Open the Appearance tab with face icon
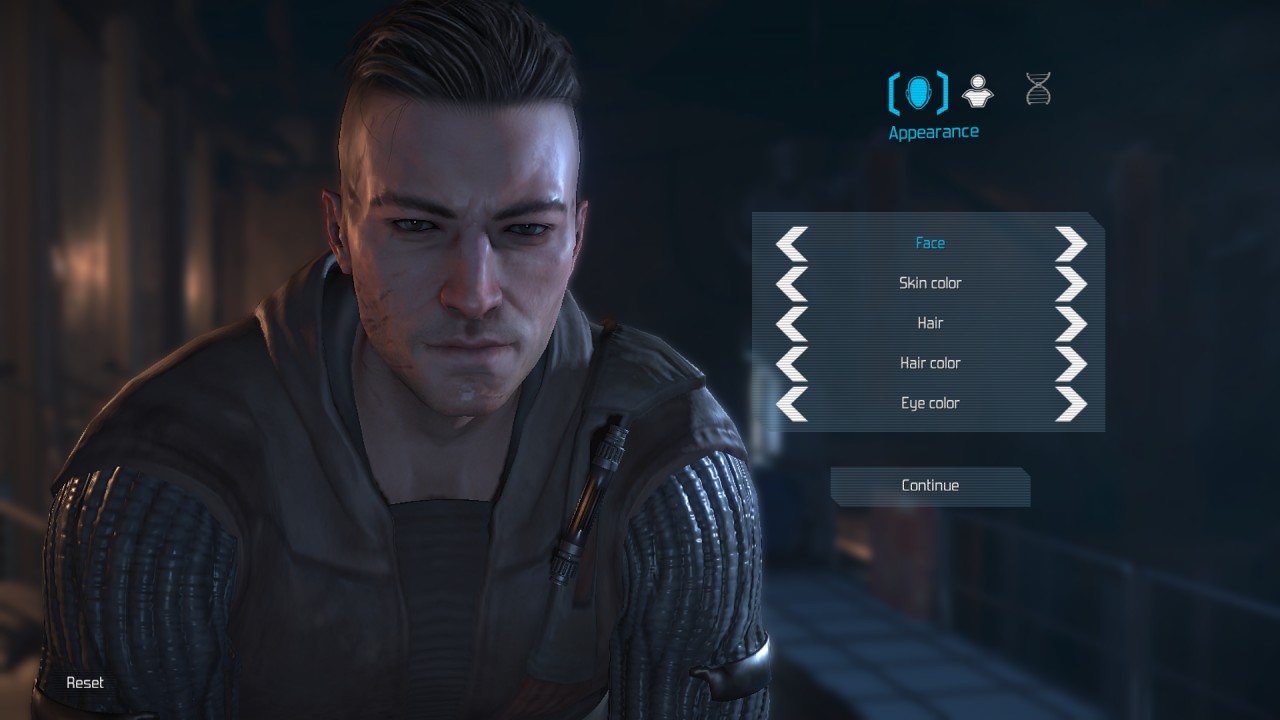The width and height of the screenshot is (1280, 720). tap(918, 93)
